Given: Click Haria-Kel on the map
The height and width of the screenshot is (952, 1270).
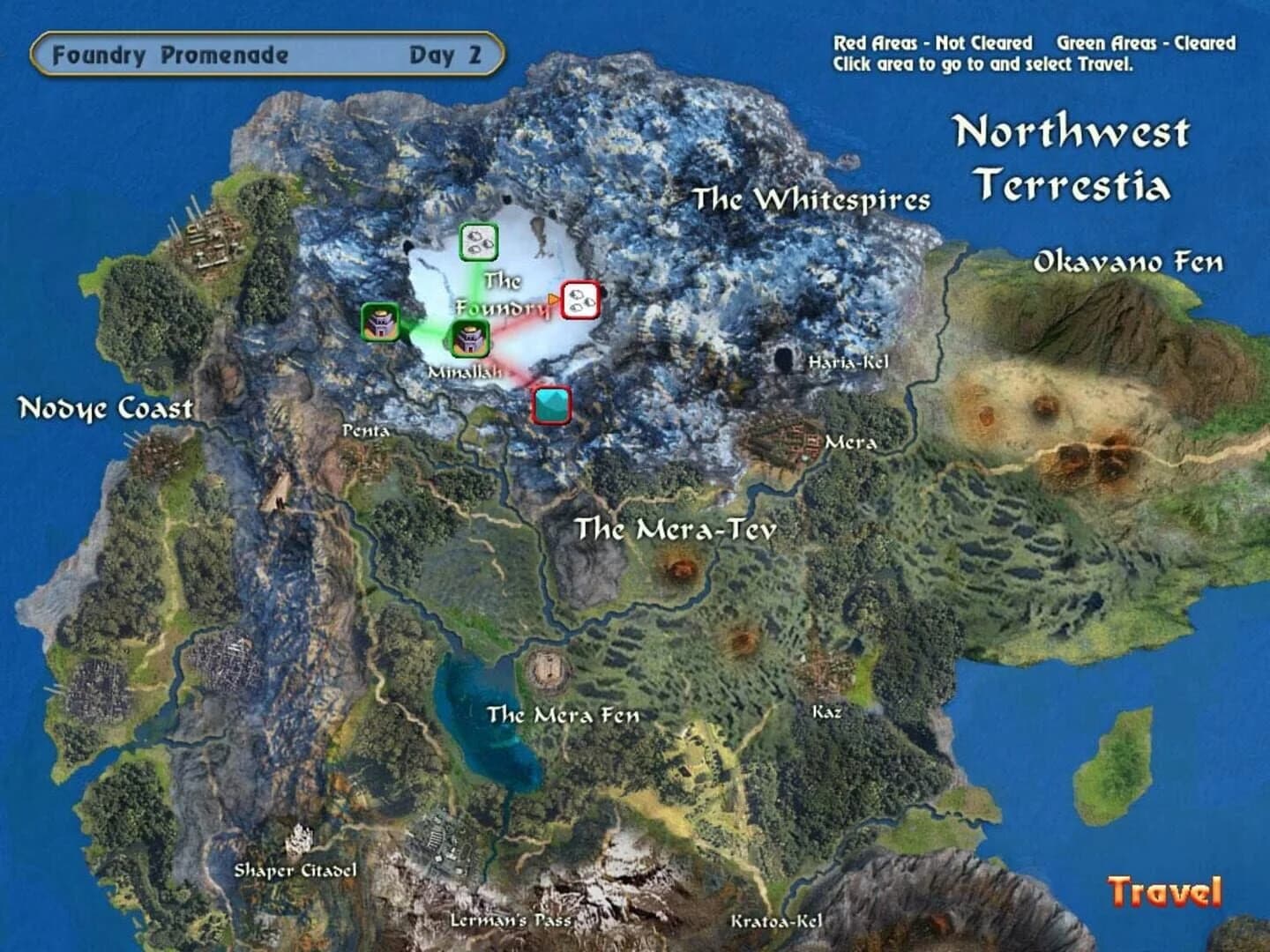Looking at the screenshot, I should pyautogui.click(x=848, y=363).
